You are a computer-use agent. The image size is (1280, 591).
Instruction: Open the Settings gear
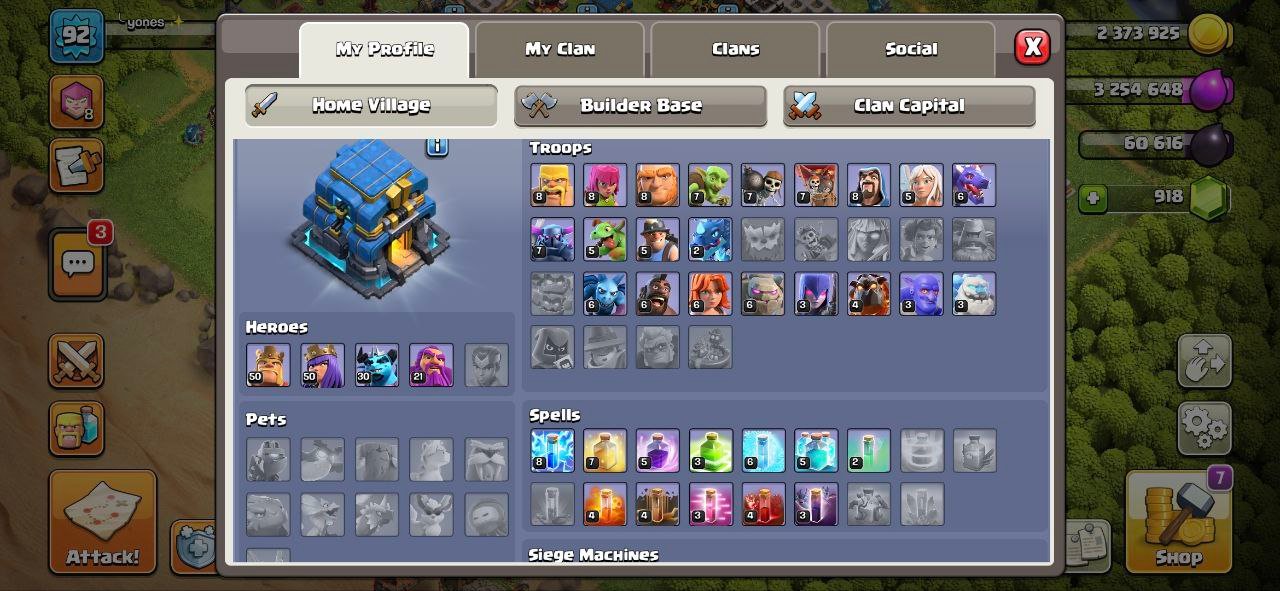coord(1204,429)
